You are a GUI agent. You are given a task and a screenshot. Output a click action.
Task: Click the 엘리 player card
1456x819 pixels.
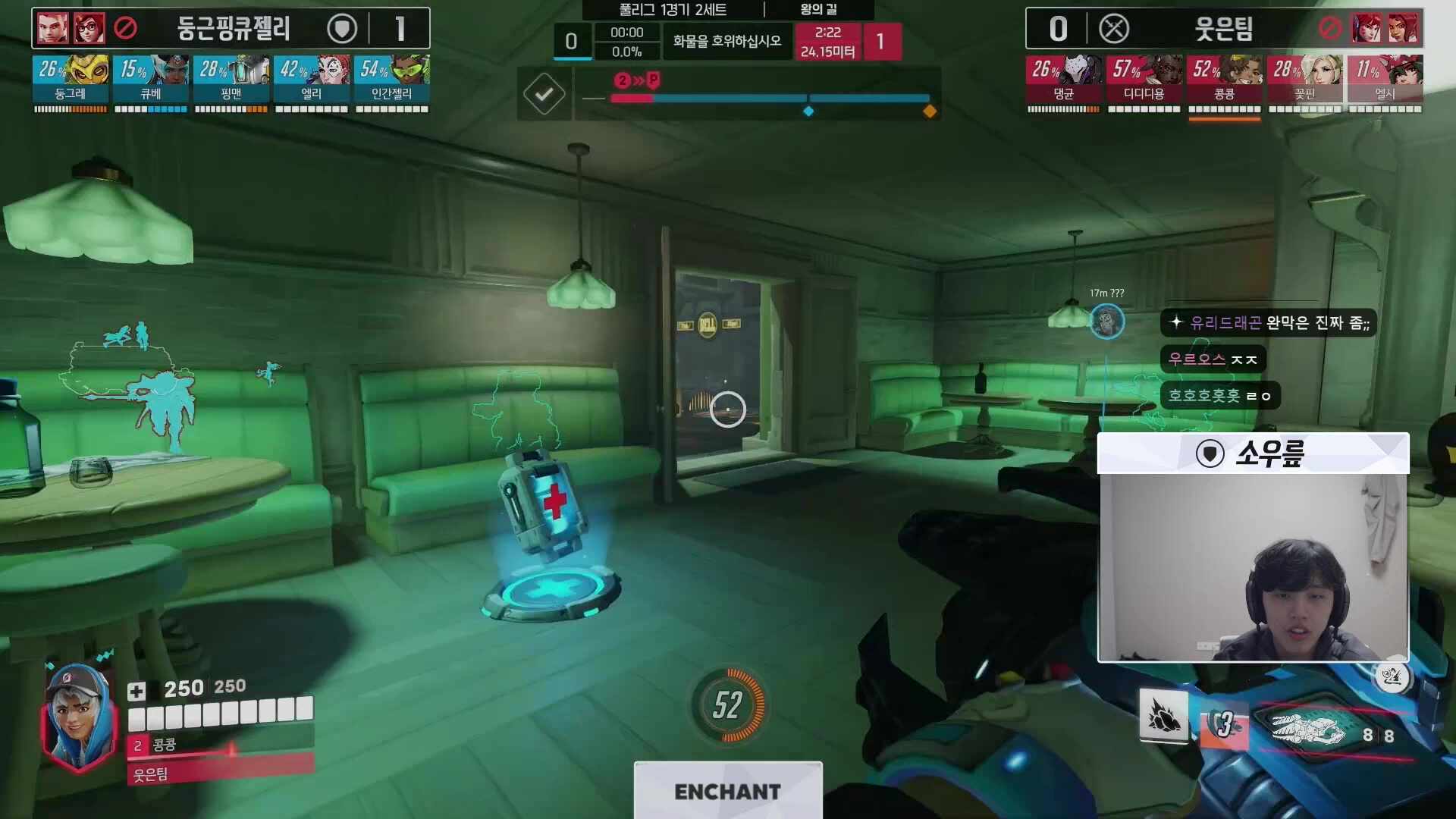(x=312, y=80)
